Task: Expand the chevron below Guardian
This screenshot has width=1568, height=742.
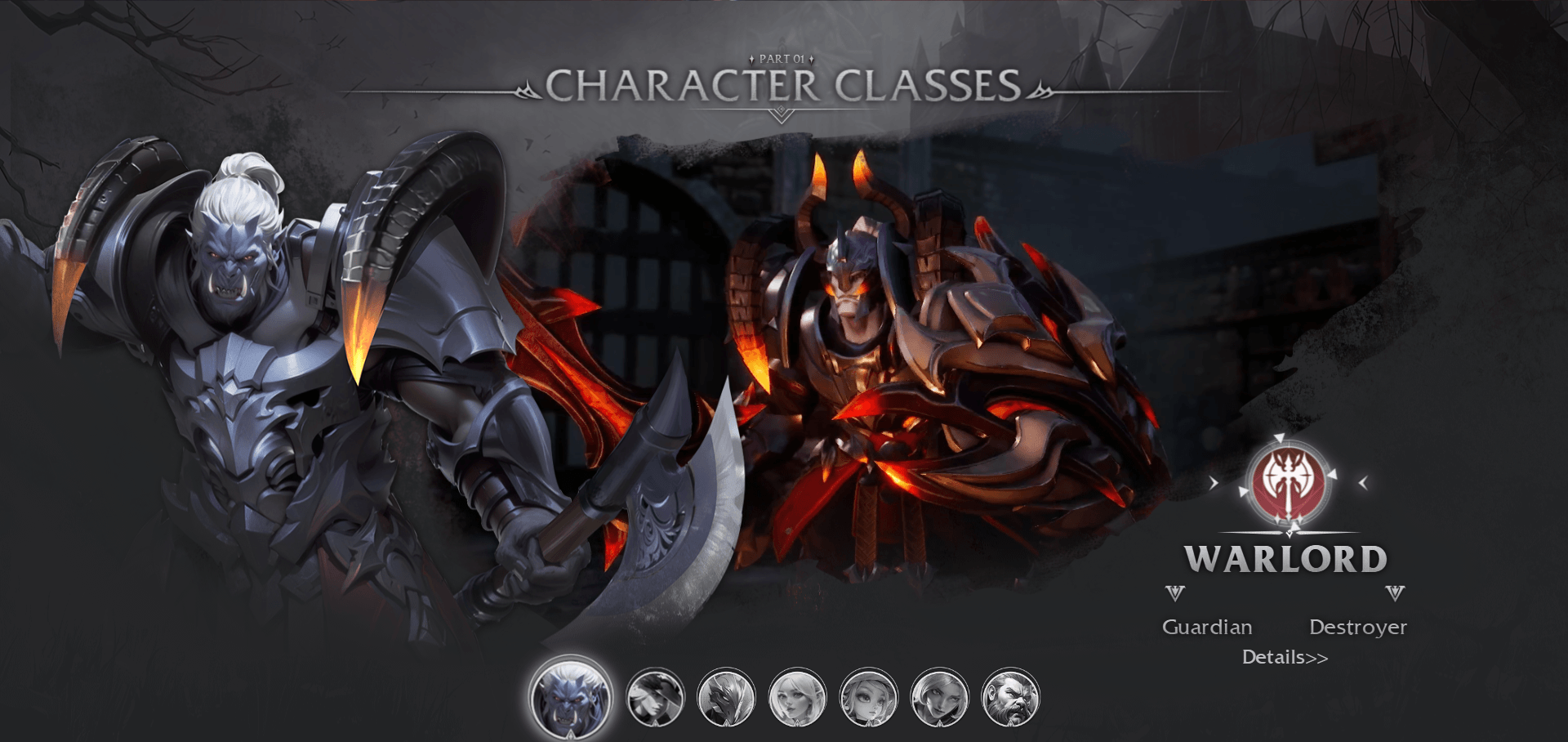Action: [1175, 592]
